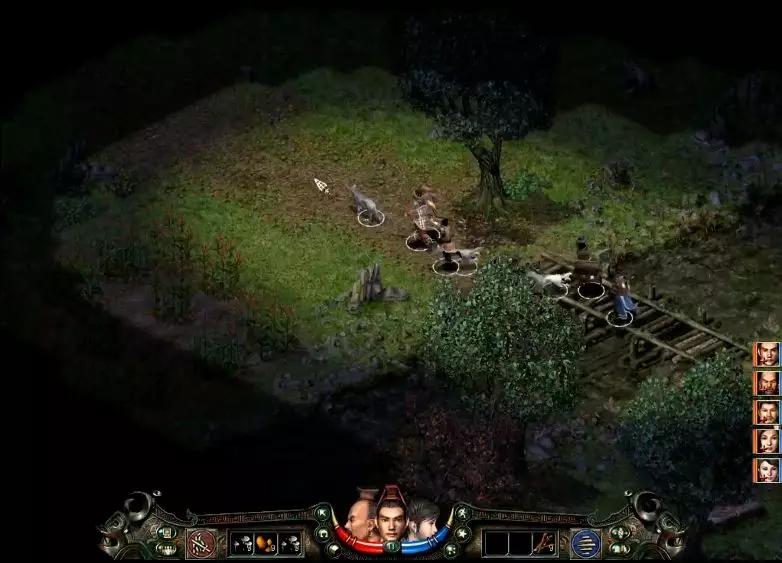Pick the bearded elder party portrait

[x=767, y=383]
